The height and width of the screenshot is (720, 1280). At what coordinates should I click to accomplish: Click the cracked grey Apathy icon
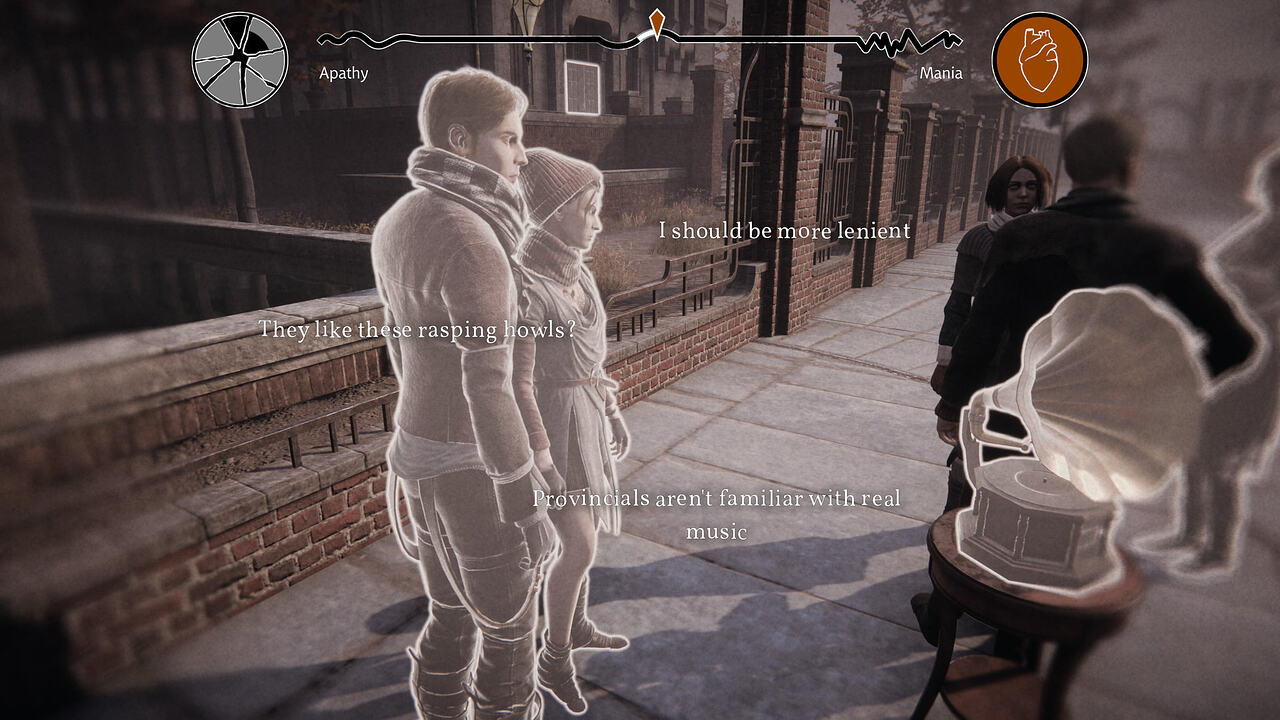240,60
